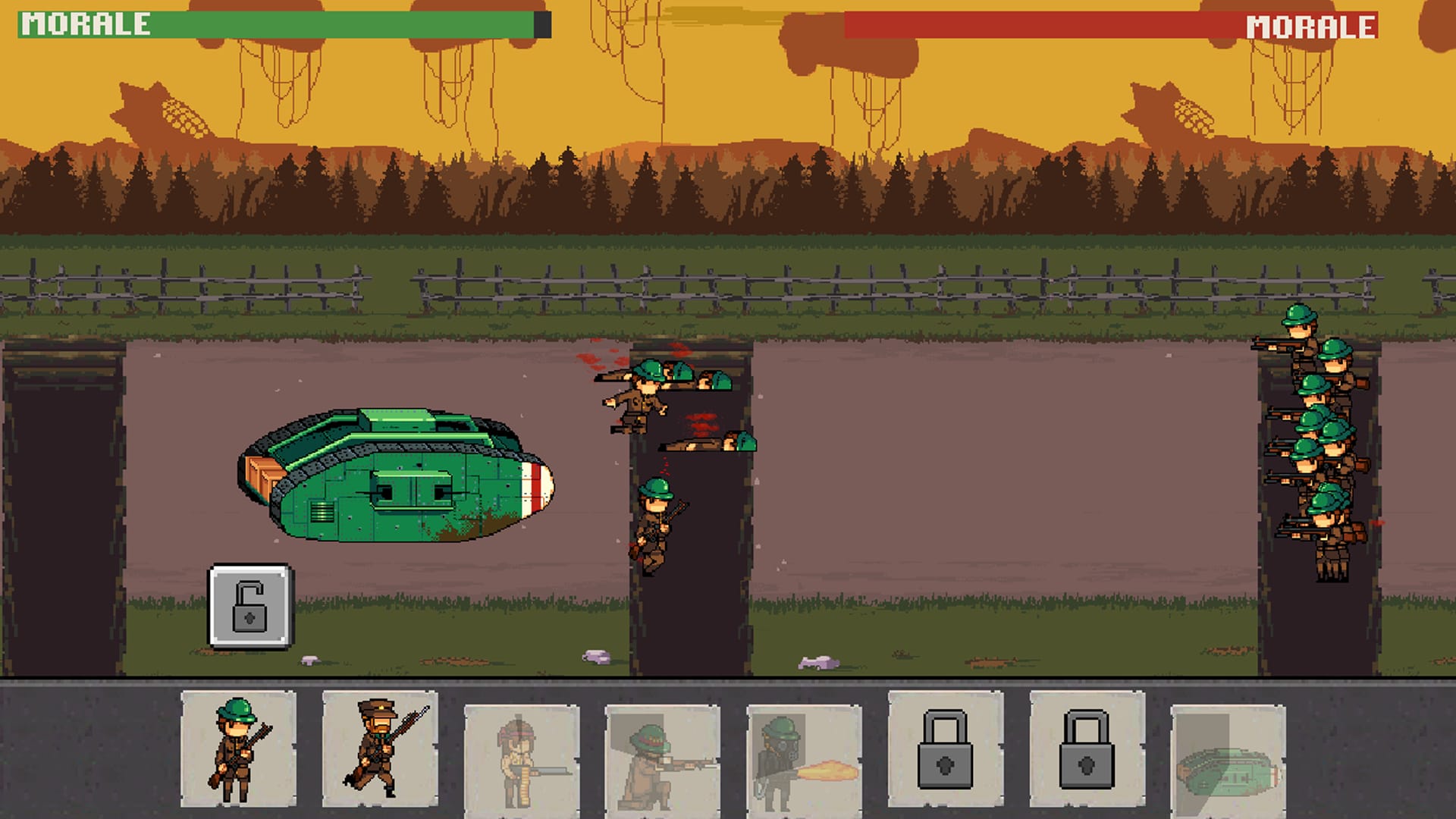Select the green Mark tank on the battlefield
This screenshot has height=819, width=1456.
(x=394, y=478)
